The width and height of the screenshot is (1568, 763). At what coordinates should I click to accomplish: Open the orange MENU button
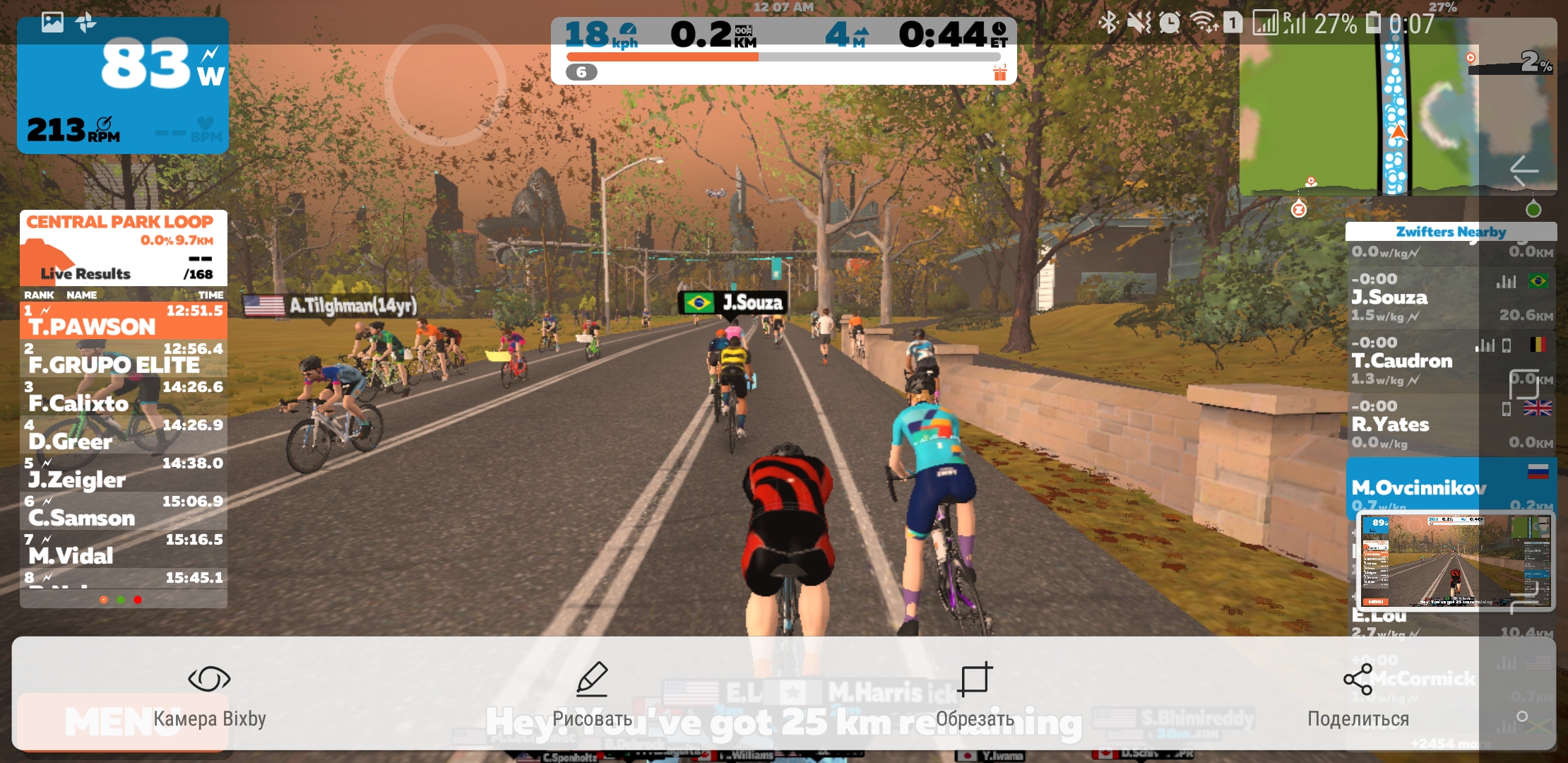click(x=121, y=722)
